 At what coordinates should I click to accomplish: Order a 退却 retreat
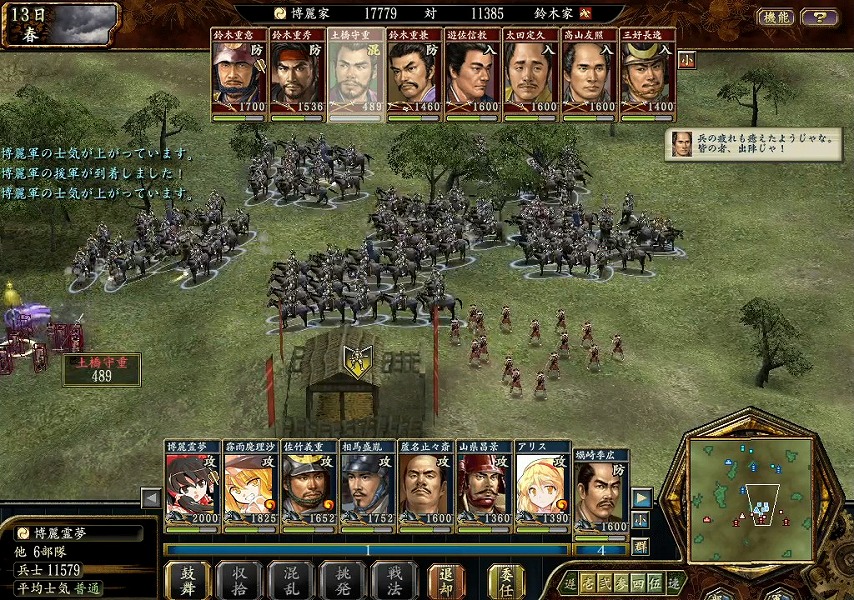point(446,580)
